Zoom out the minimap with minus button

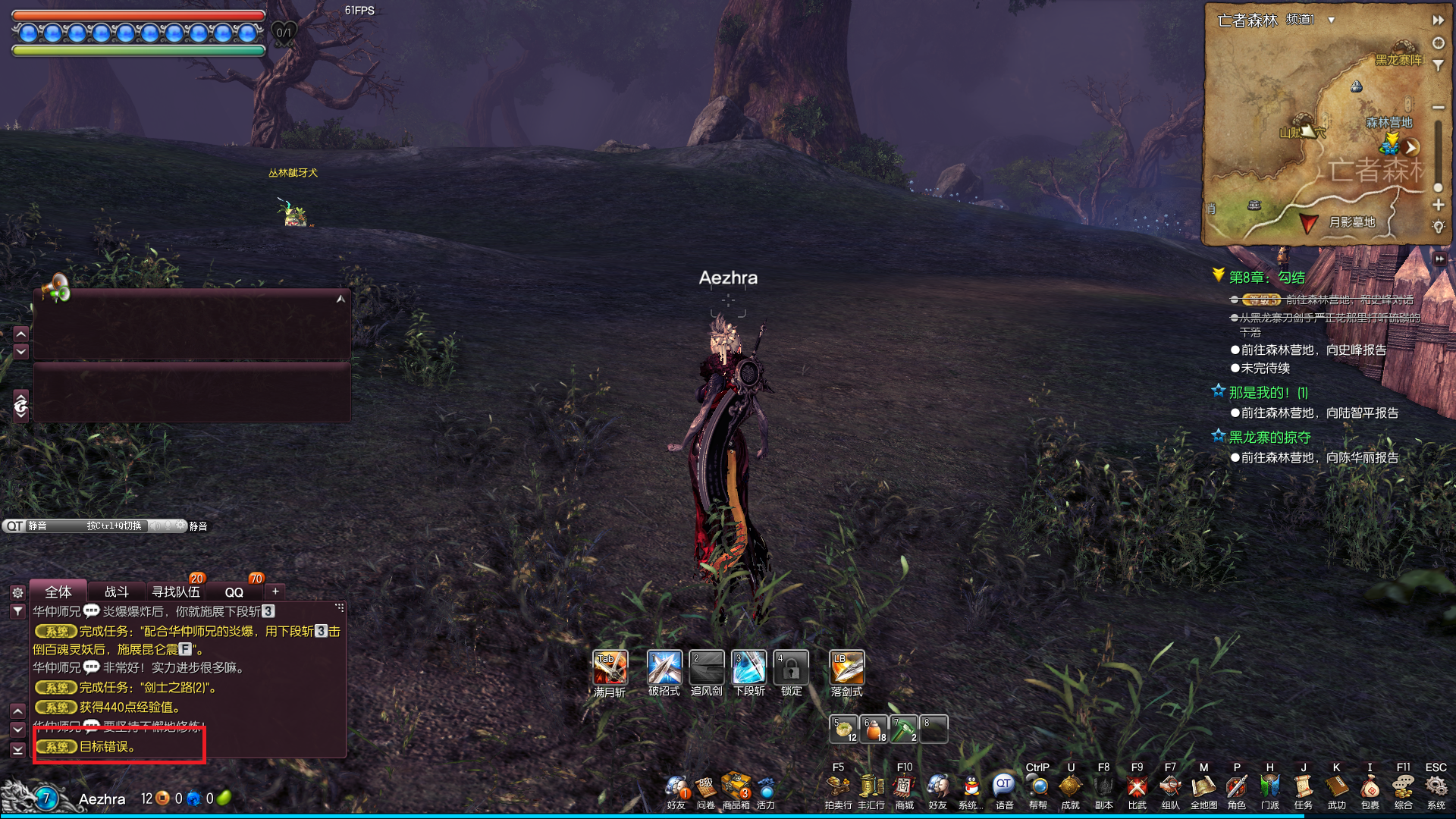pyautogui.click(x=1438, y=108)
